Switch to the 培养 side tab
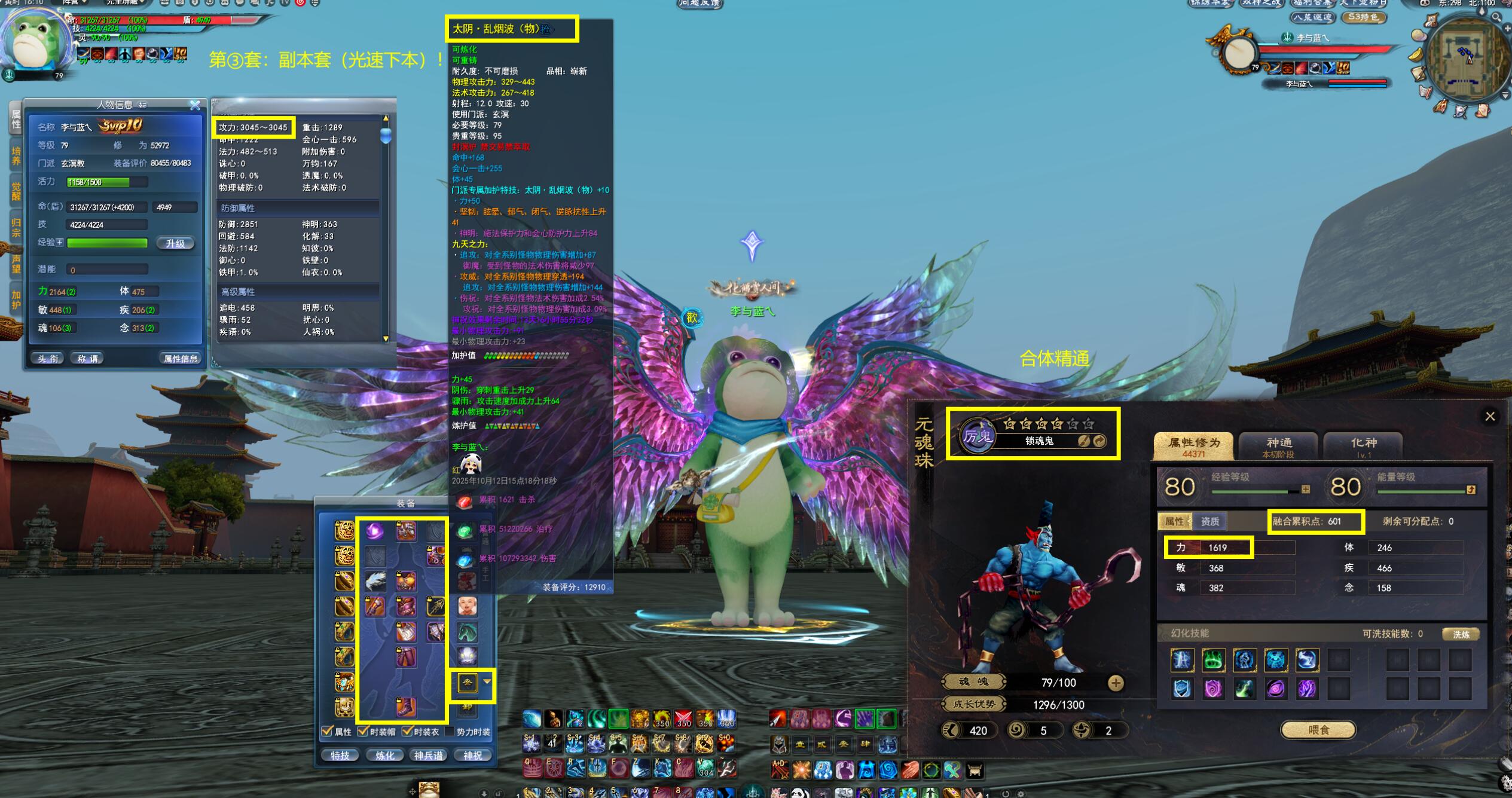 16,155
